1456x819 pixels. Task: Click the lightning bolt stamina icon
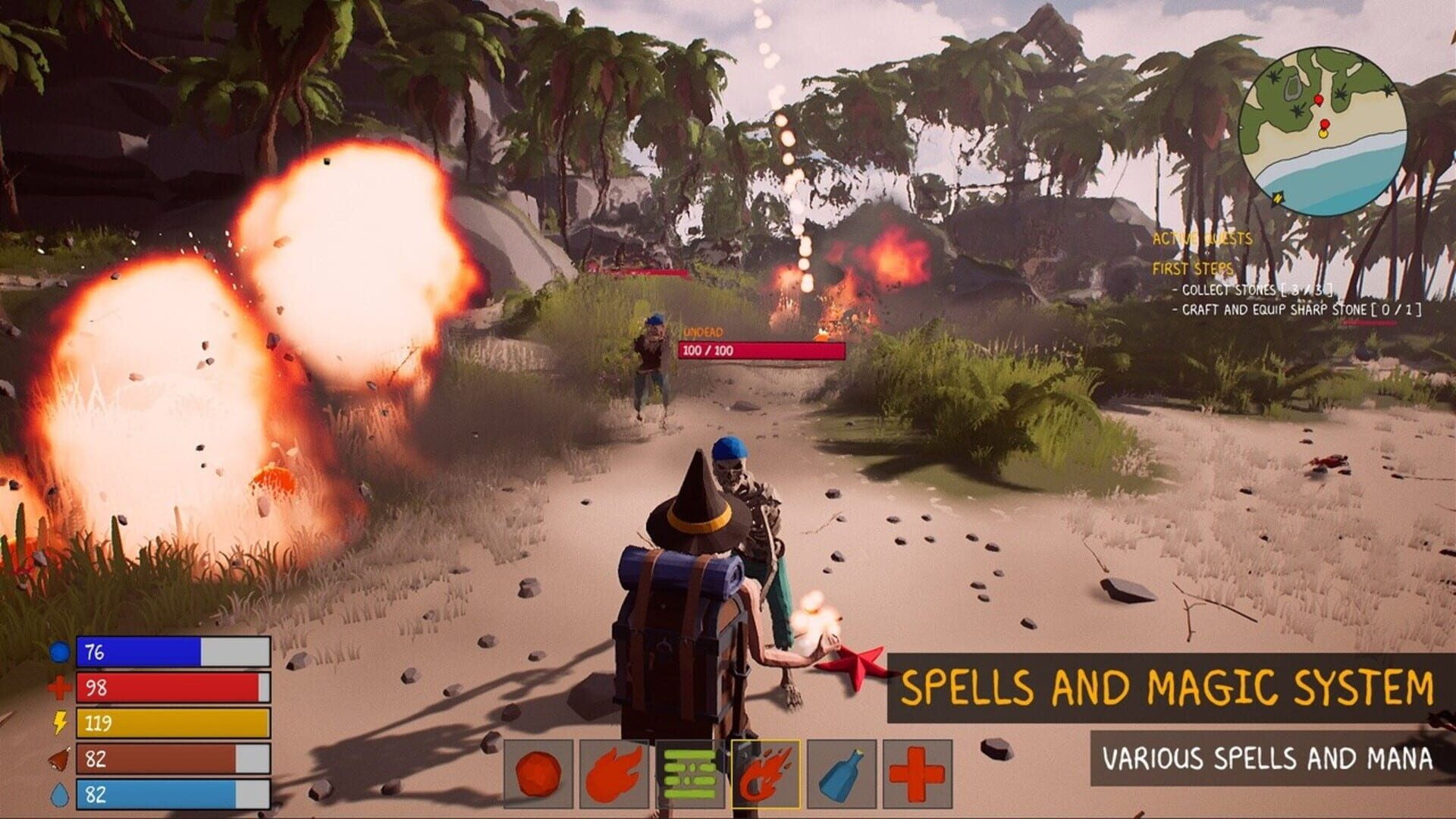coord(59,723)
